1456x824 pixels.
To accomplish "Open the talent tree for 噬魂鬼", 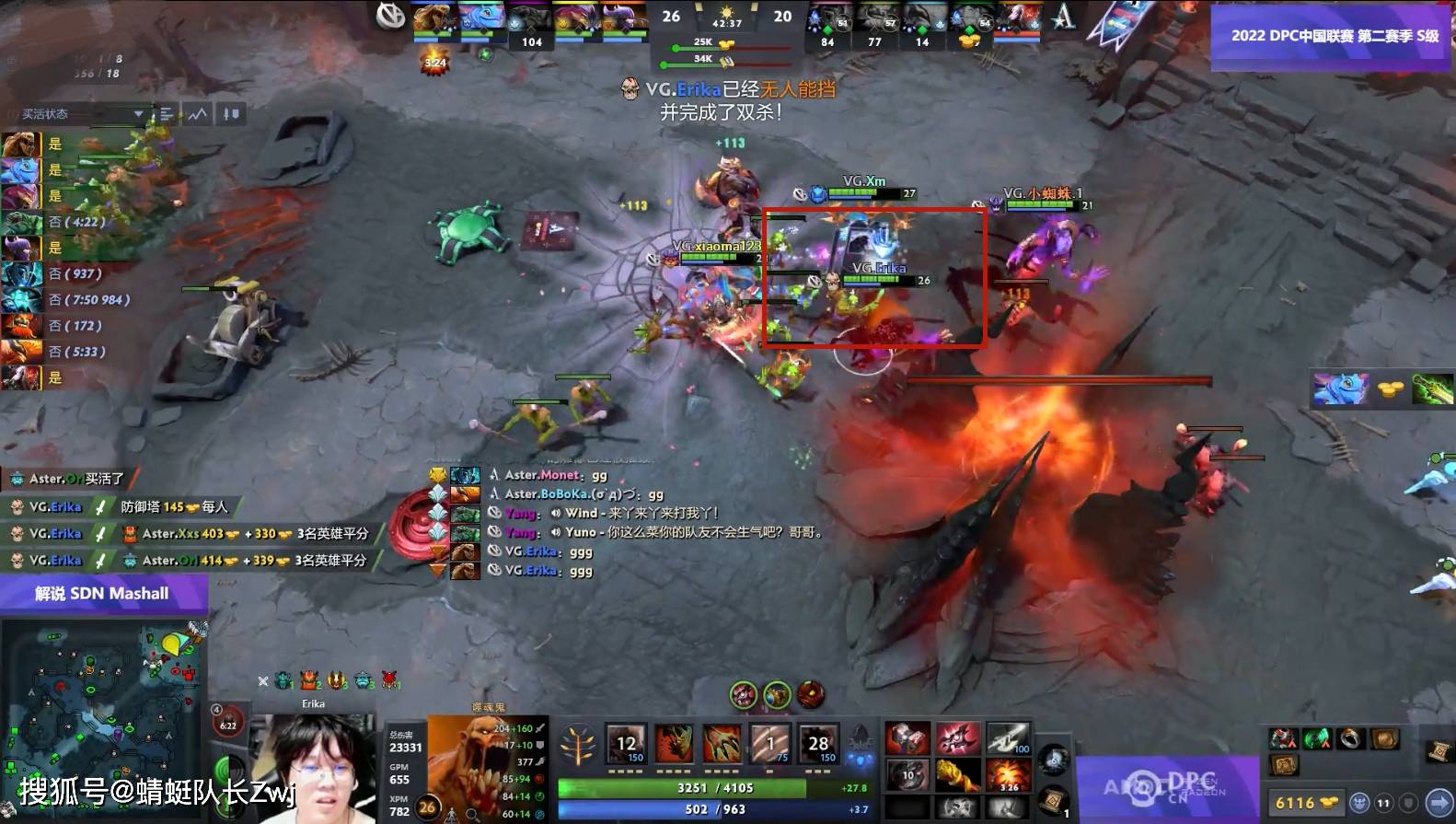I will point(577,745).
